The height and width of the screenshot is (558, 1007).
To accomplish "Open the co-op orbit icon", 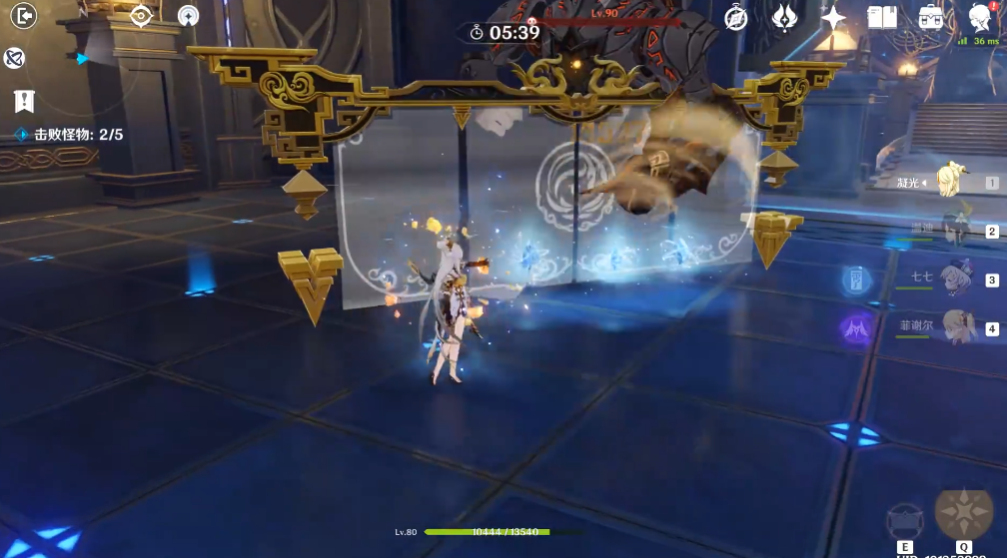I will (x=14, y=58).
